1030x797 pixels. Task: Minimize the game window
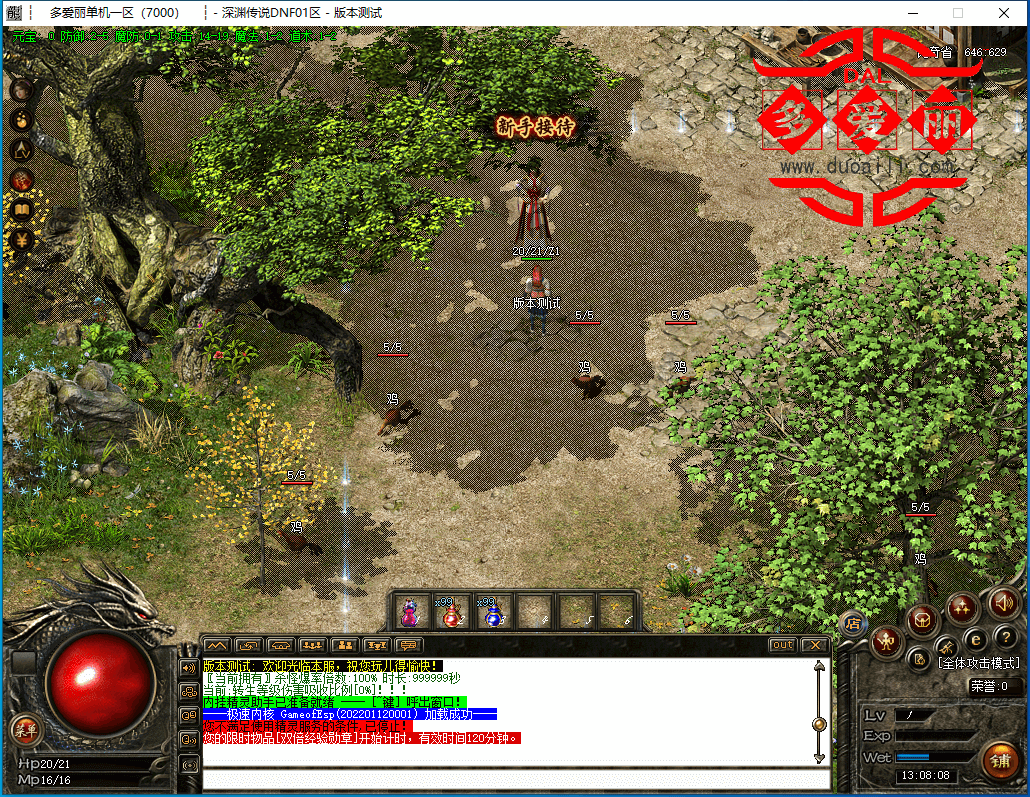[x=911, y=13]
